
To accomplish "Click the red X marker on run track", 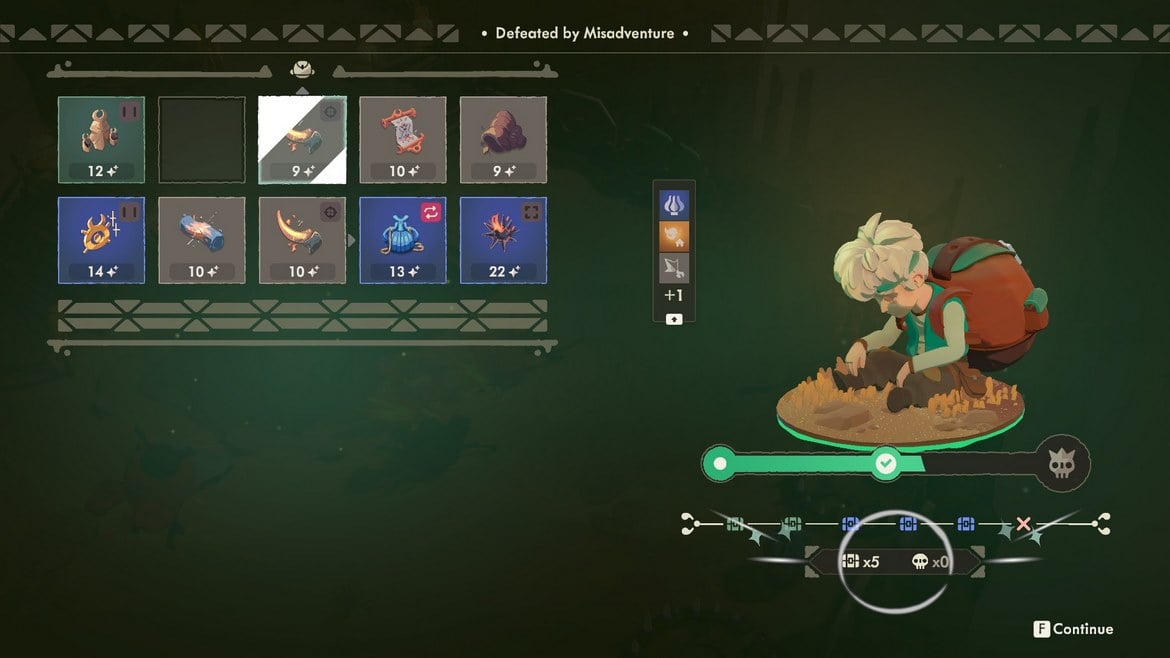I will pyautogui.click(x=1024, y=524).
